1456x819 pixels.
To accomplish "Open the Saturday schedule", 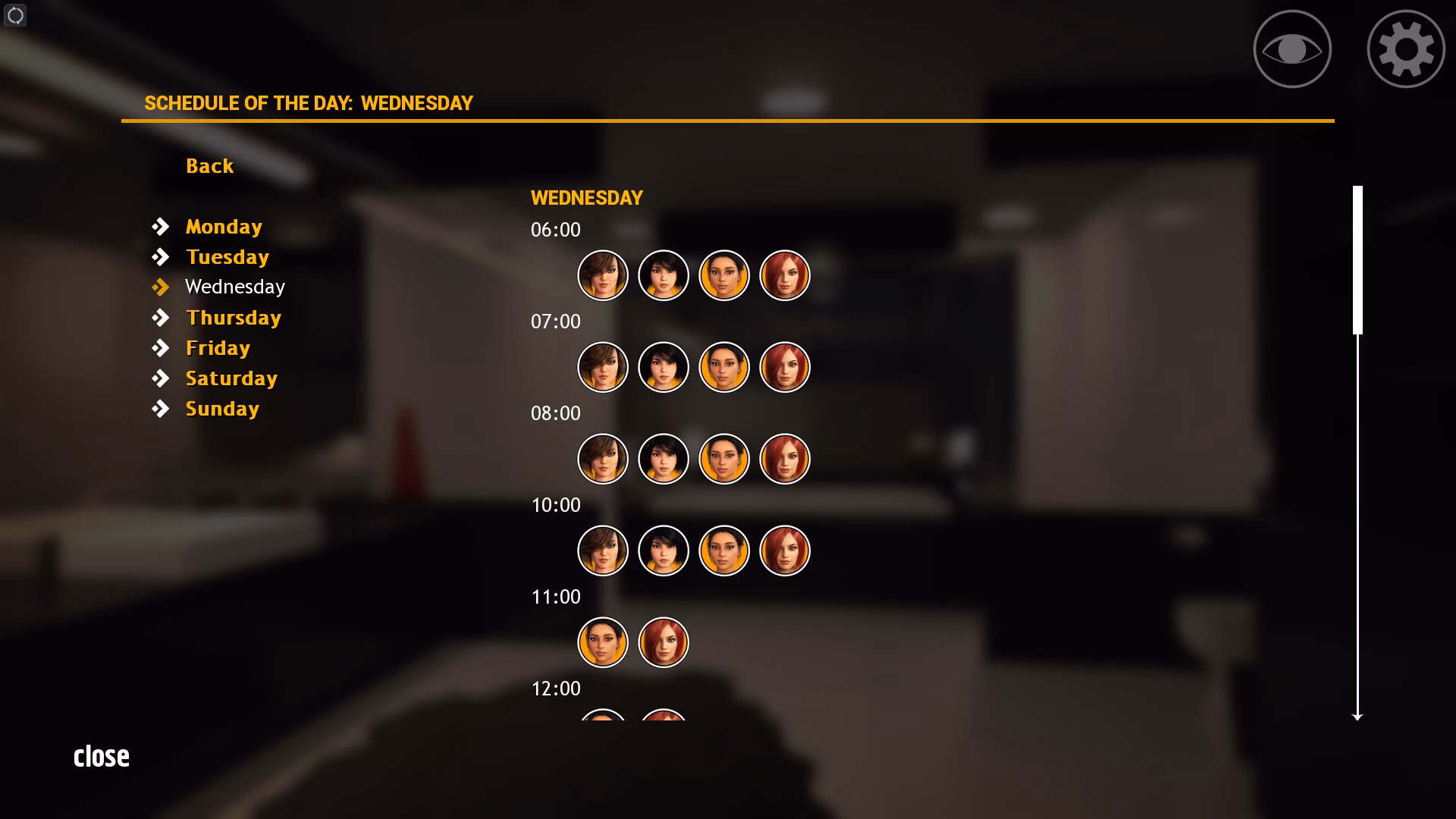I will (x=231, y=378).
